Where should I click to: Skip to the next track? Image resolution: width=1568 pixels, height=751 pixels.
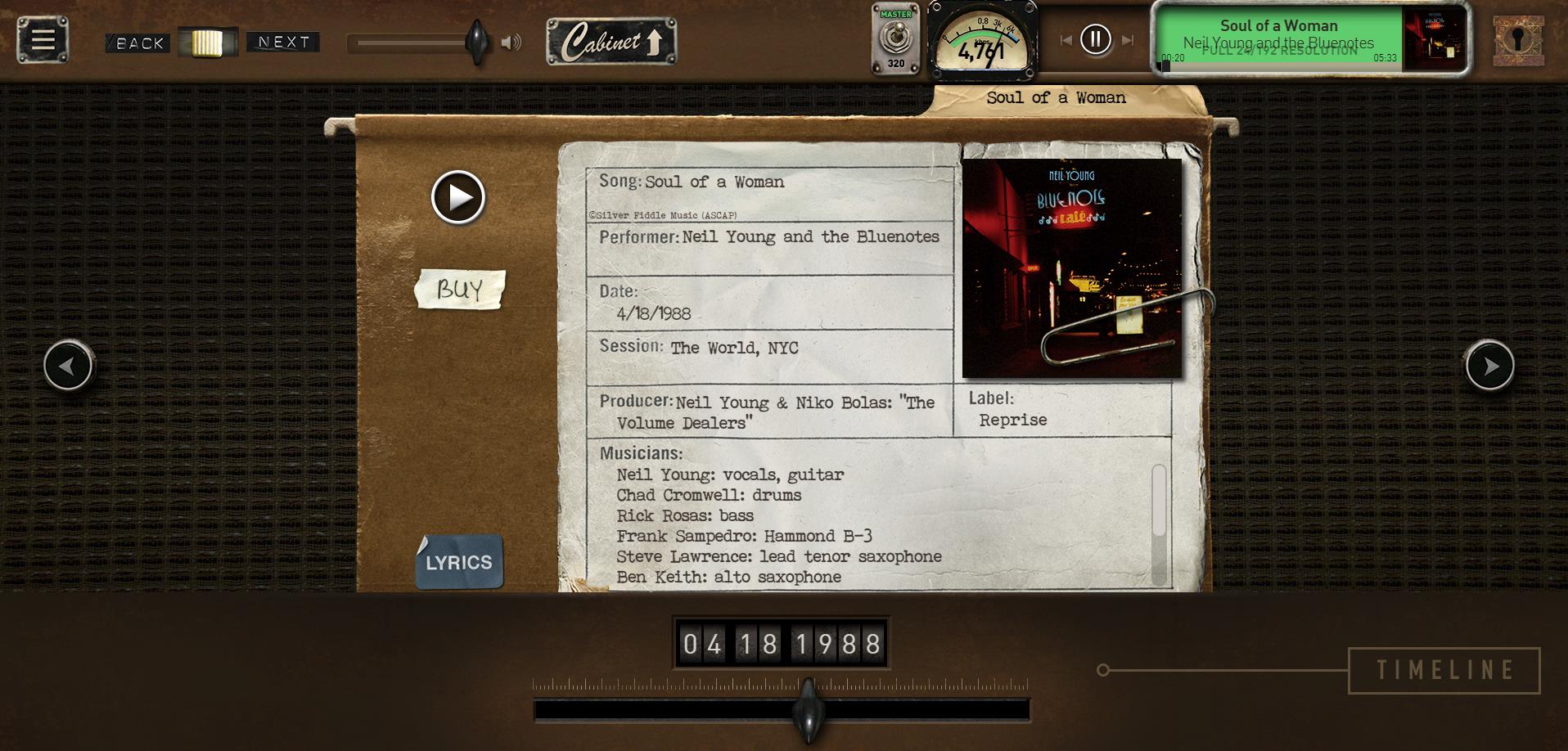pyautogui.click(x=1128, y=40)
